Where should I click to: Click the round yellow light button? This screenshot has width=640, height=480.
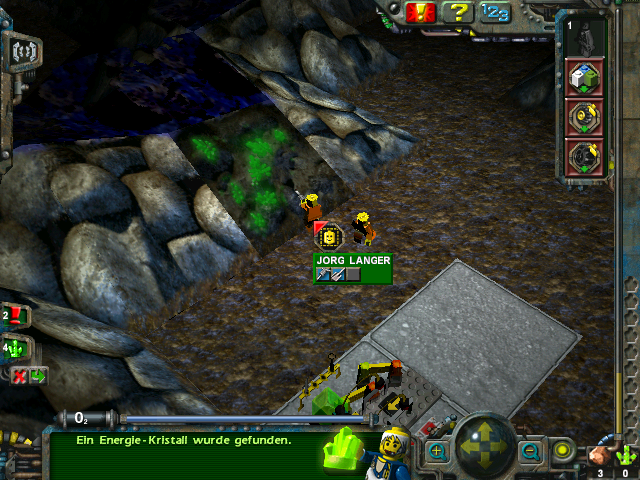point(564,450)
